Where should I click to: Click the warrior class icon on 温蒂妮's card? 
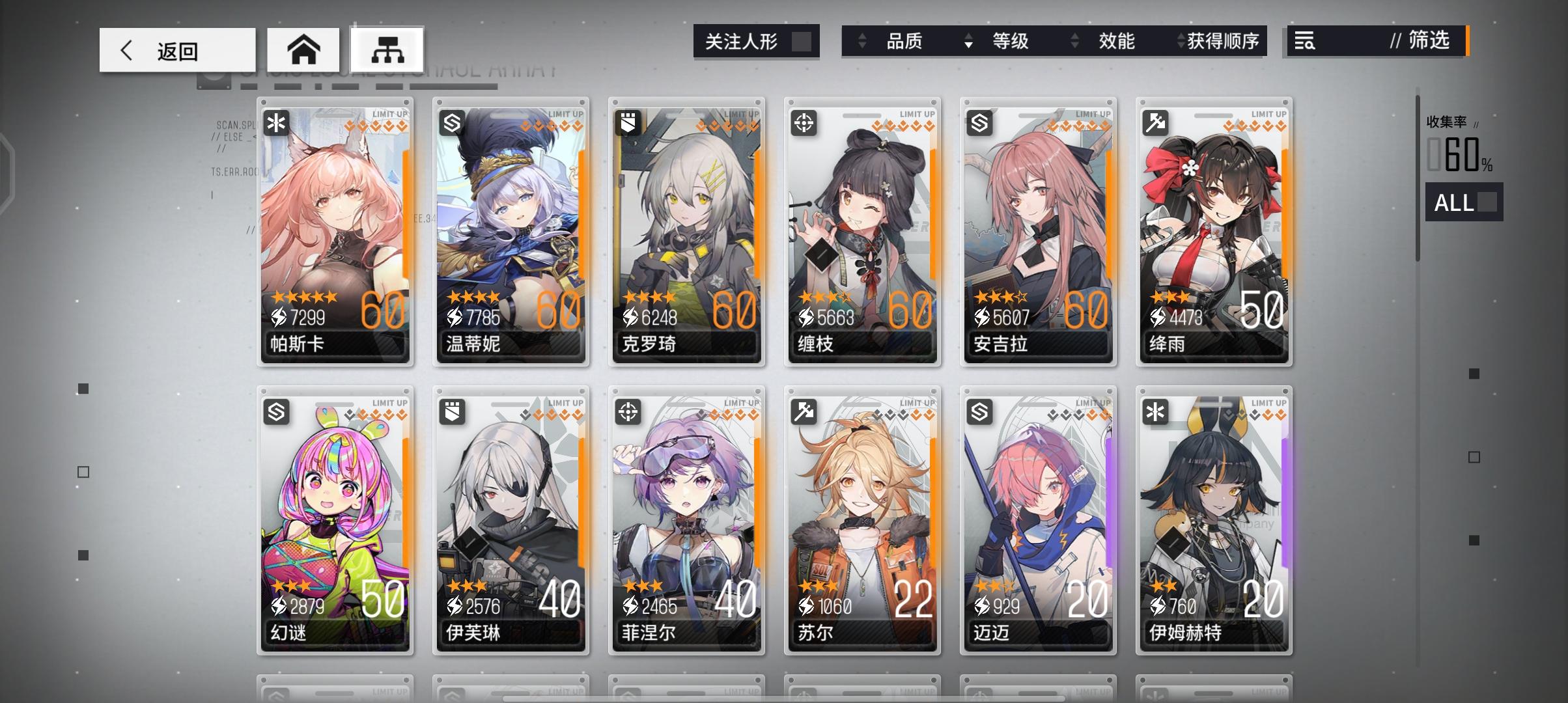(451, 122)
